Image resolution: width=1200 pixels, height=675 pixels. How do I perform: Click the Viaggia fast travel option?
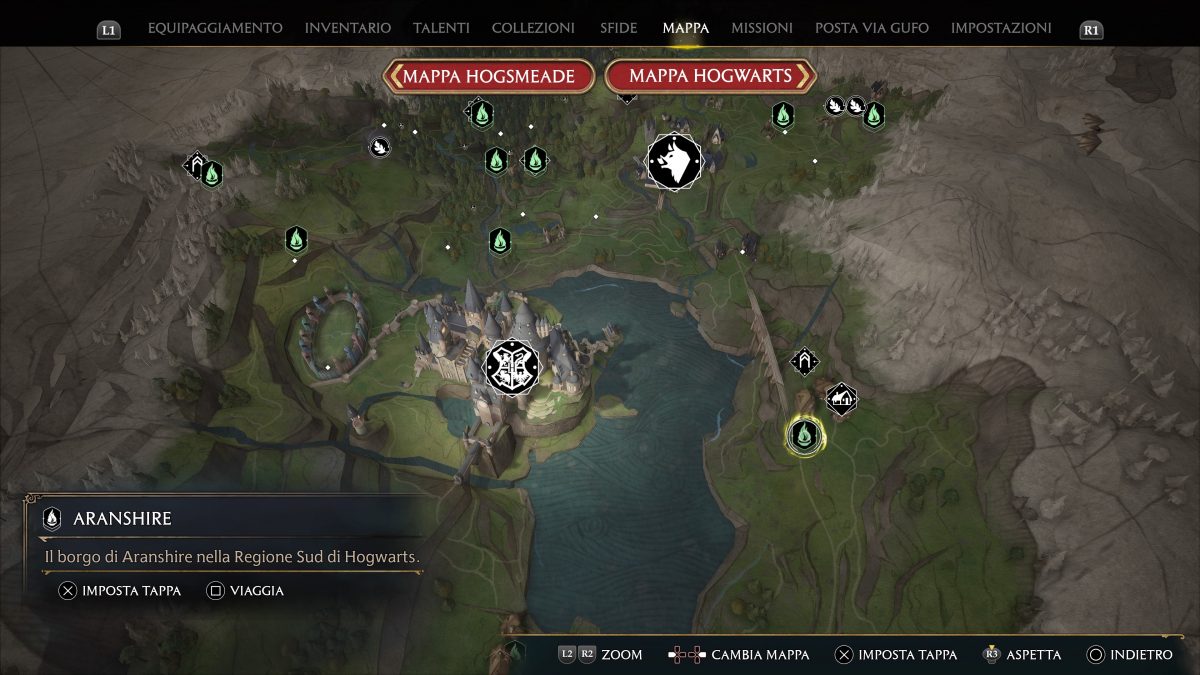[245, 591]
